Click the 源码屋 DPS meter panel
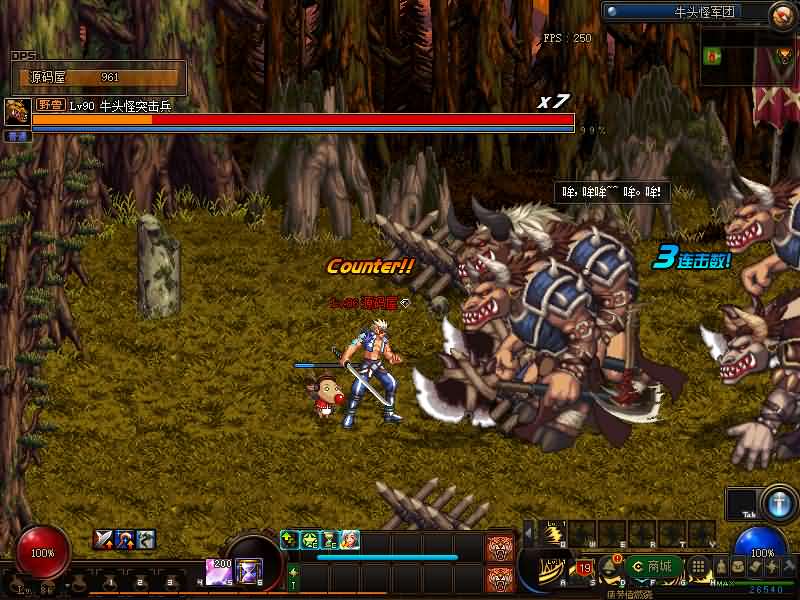Screen dimensions: 800x600 [98, 77]
